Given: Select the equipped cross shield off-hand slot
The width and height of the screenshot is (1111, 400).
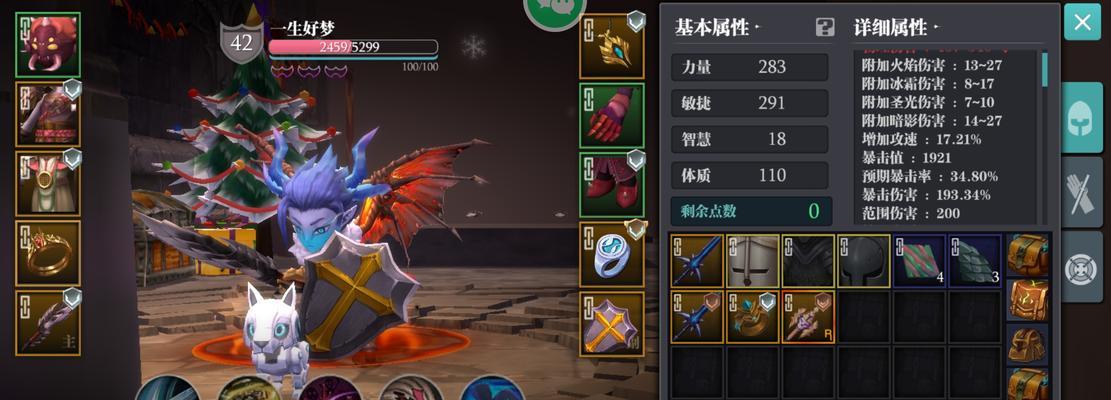Looking at the screenshot, I should tap(612, 324).
